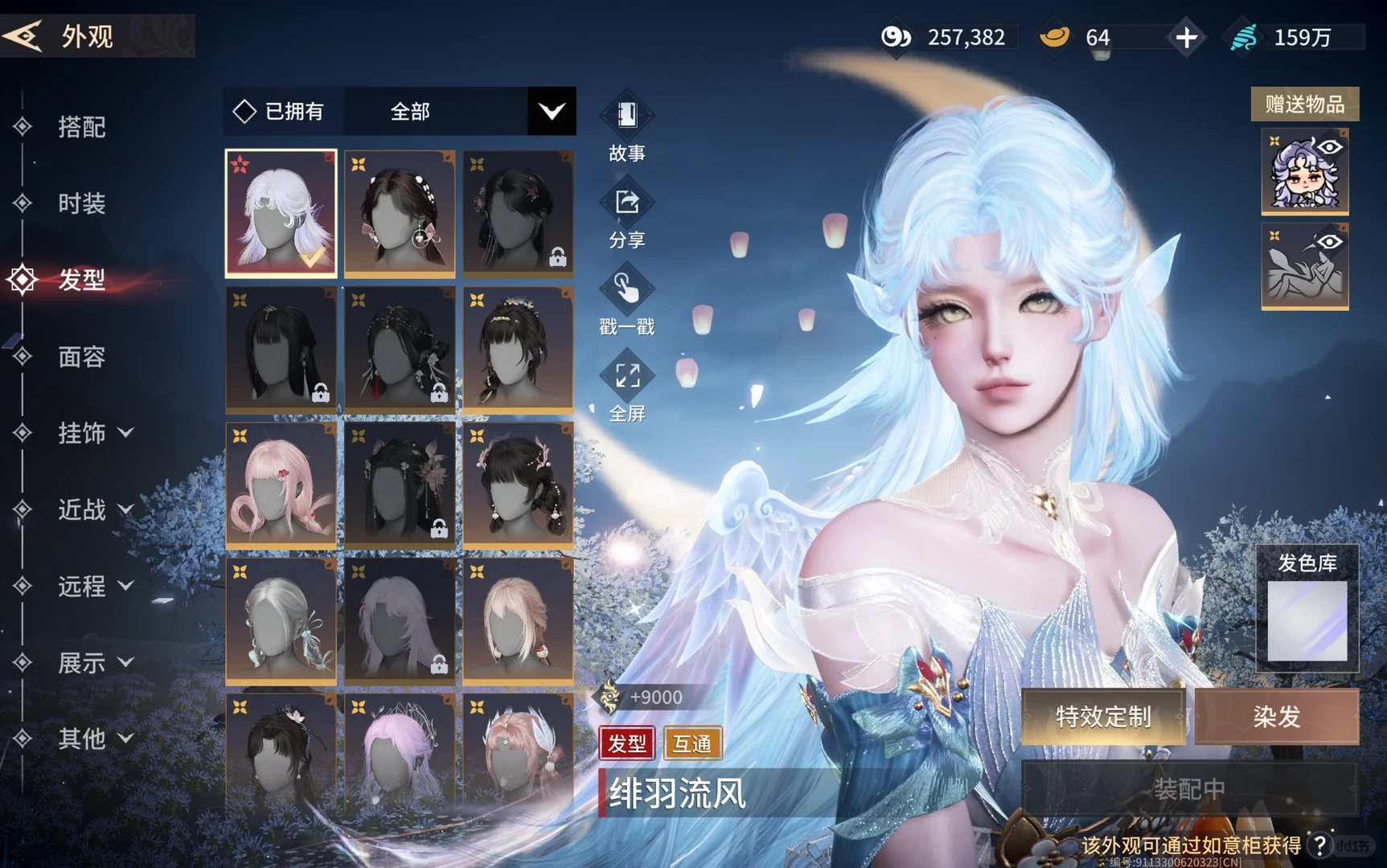Click the back arrow beside 外观
Screen dimensions: 1387x868
point(24,34)
